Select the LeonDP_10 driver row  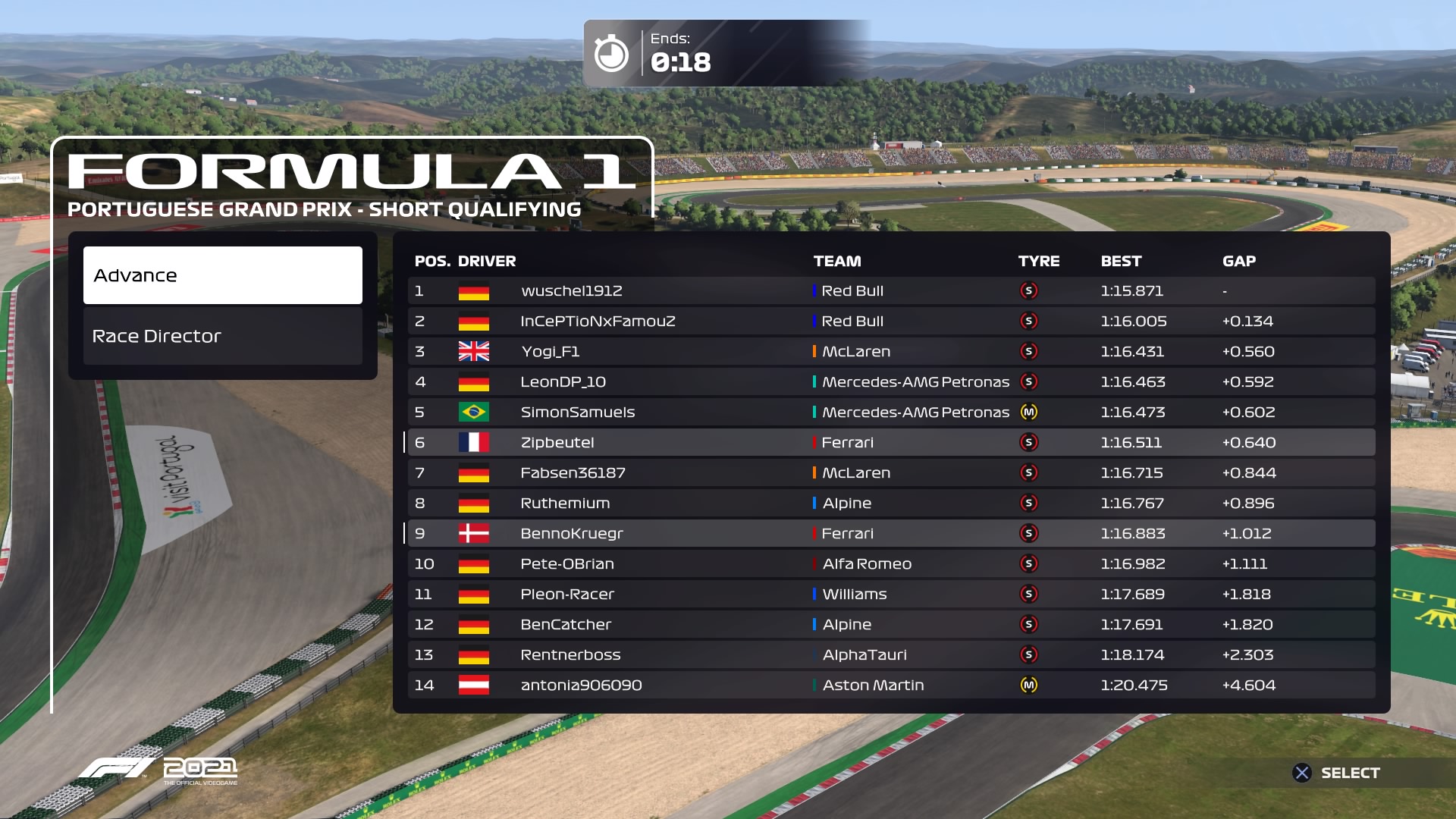pos(890,382)
